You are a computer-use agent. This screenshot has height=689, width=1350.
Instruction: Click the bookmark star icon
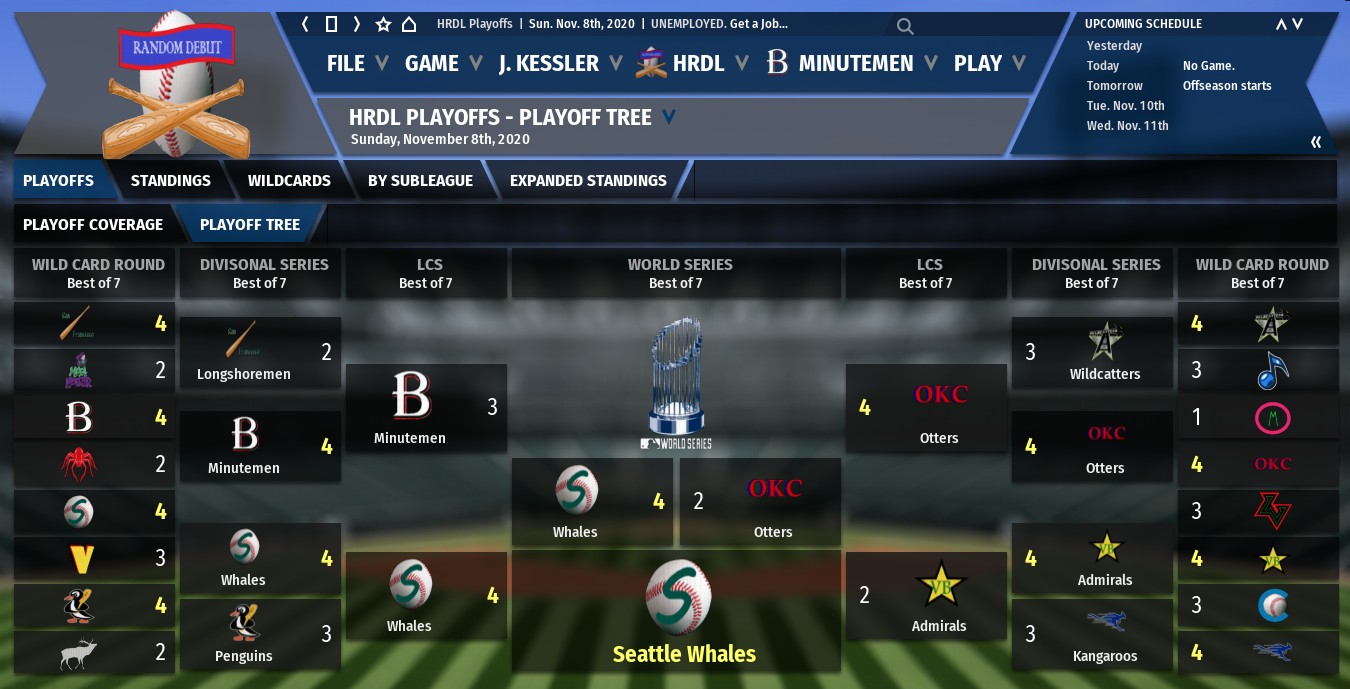(x=383, y=24)
